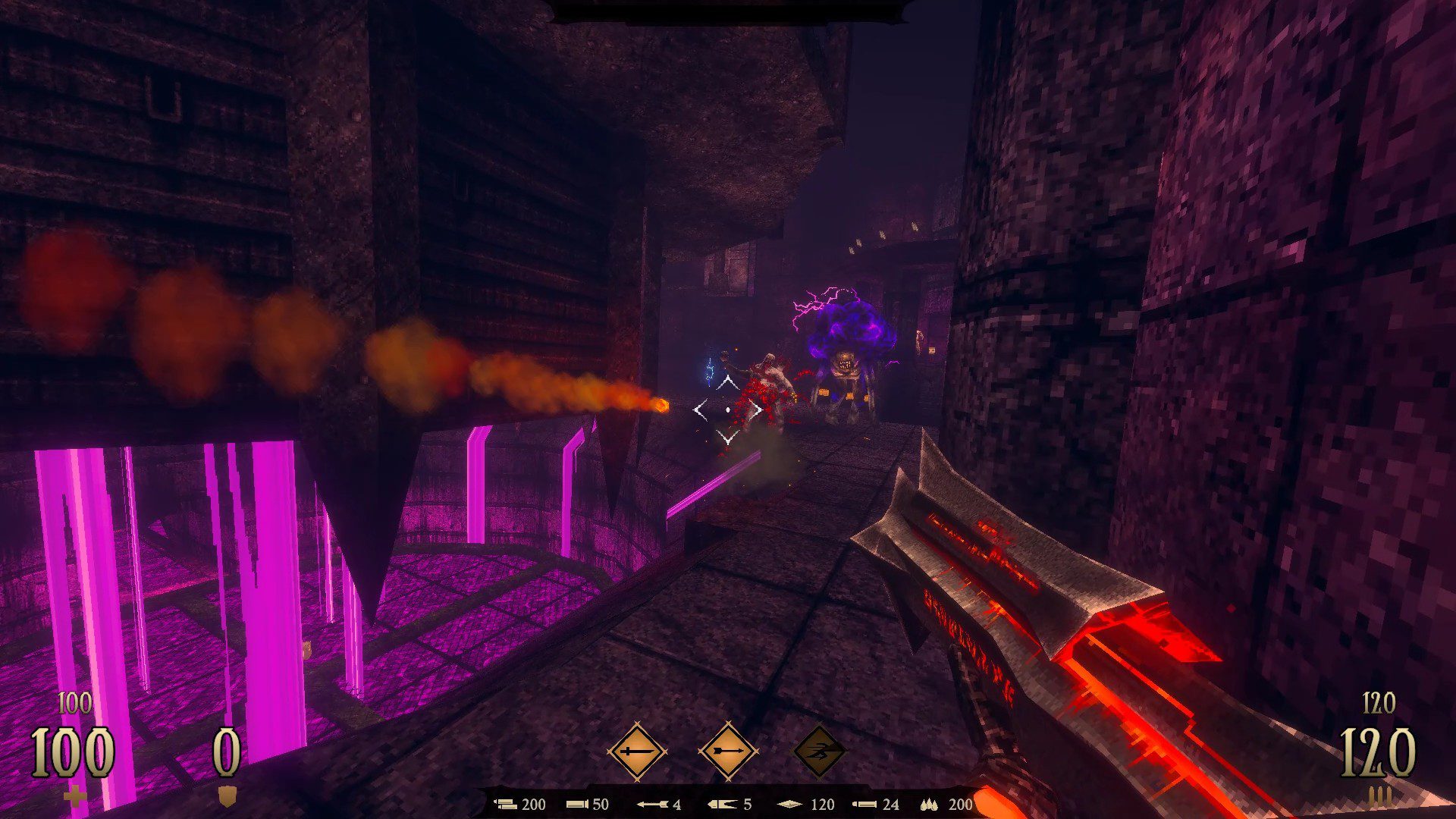Activate the dimmed dash ability icon
Screen dimensions: 1456x819
coord(819,752)
